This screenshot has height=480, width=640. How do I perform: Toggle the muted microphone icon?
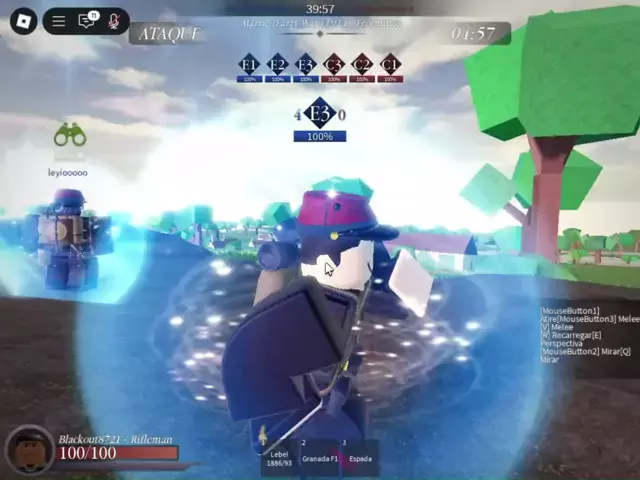(x=114, y=21)
